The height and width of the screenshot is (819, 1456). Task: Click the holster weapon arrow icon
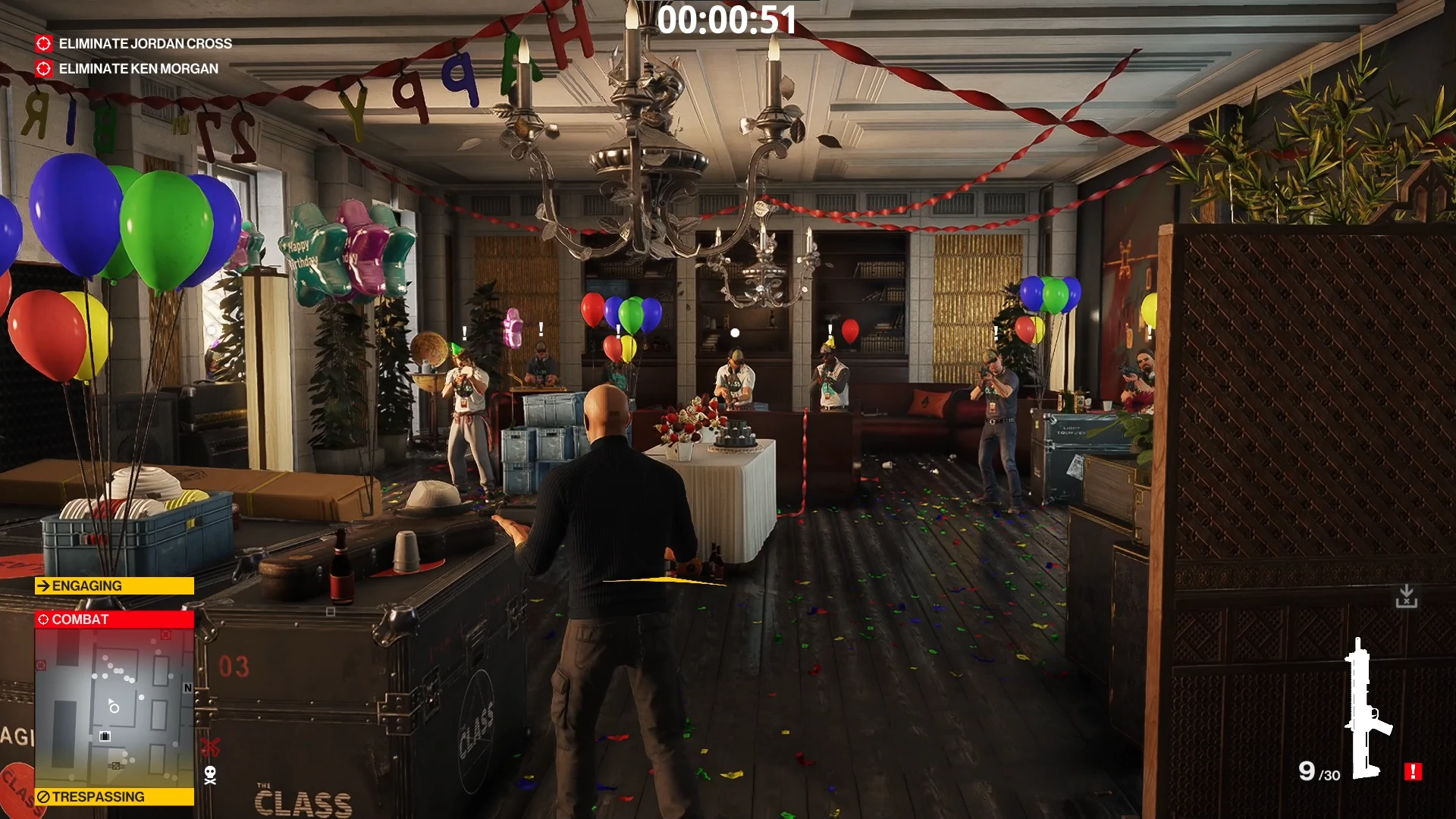1407,596
